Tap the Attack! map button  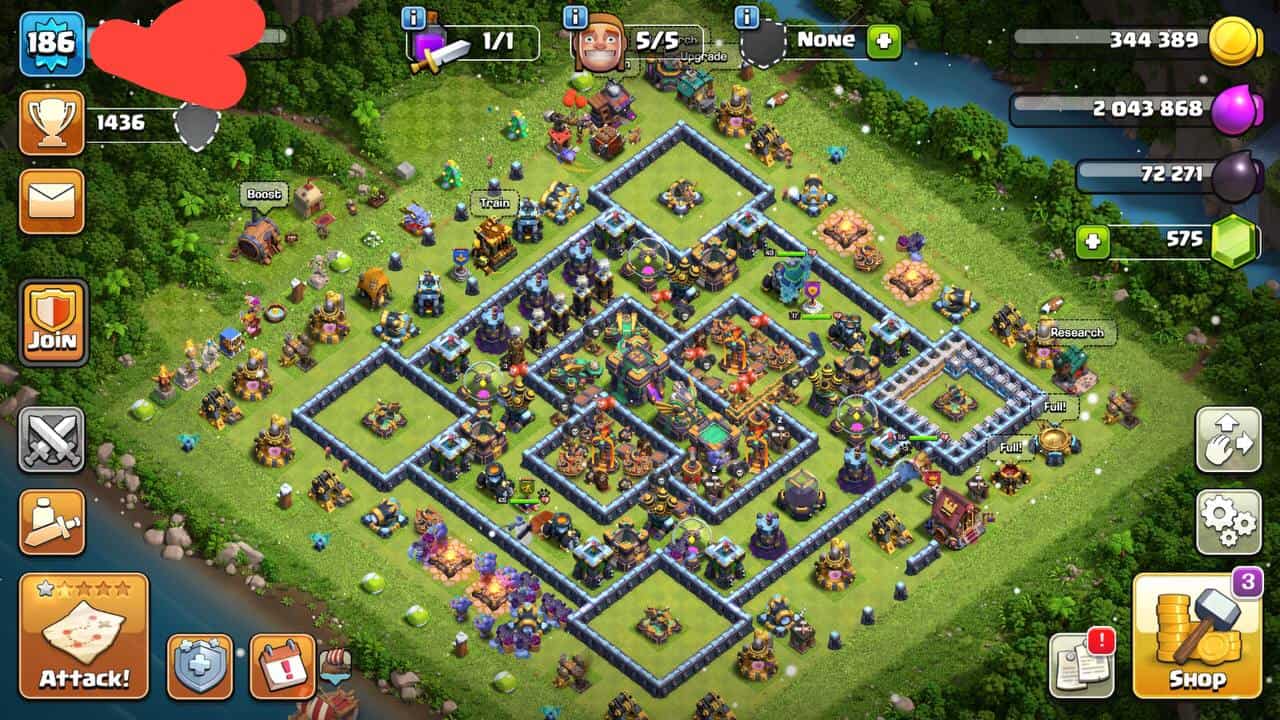[x=84, y=635]
